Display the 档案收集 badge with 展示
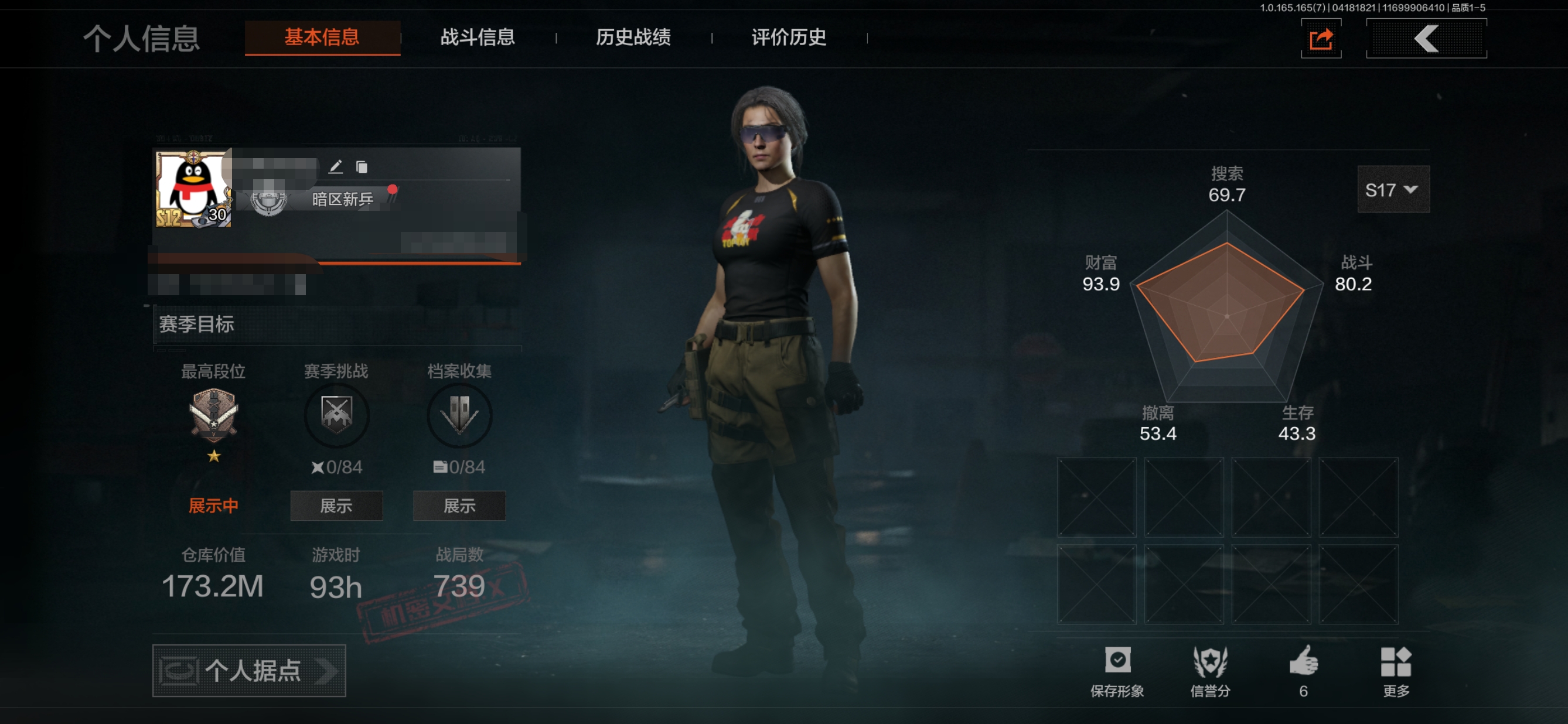1568x724 pixels. [x=459, y=506]
